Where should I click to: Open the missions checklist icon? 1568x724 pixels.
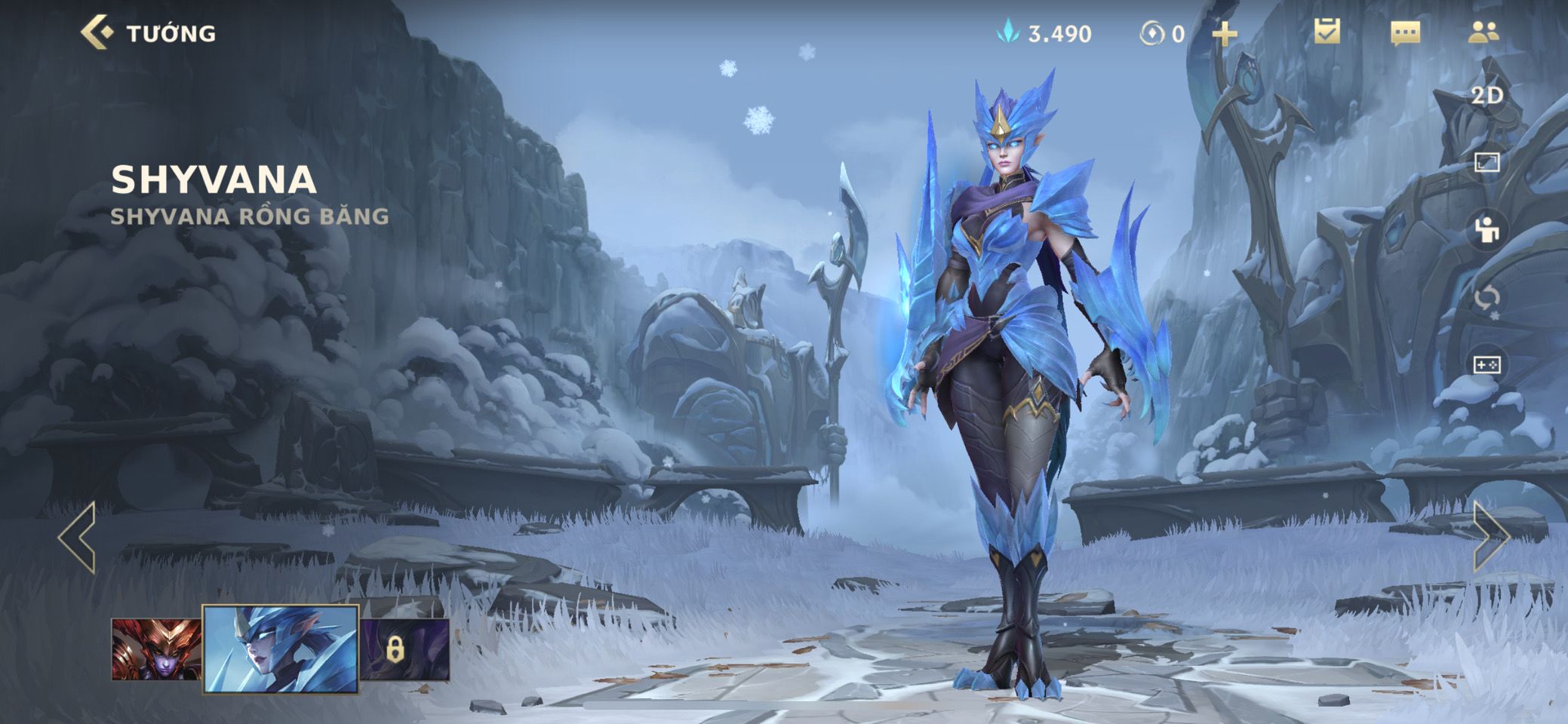tap(1327, 32)
